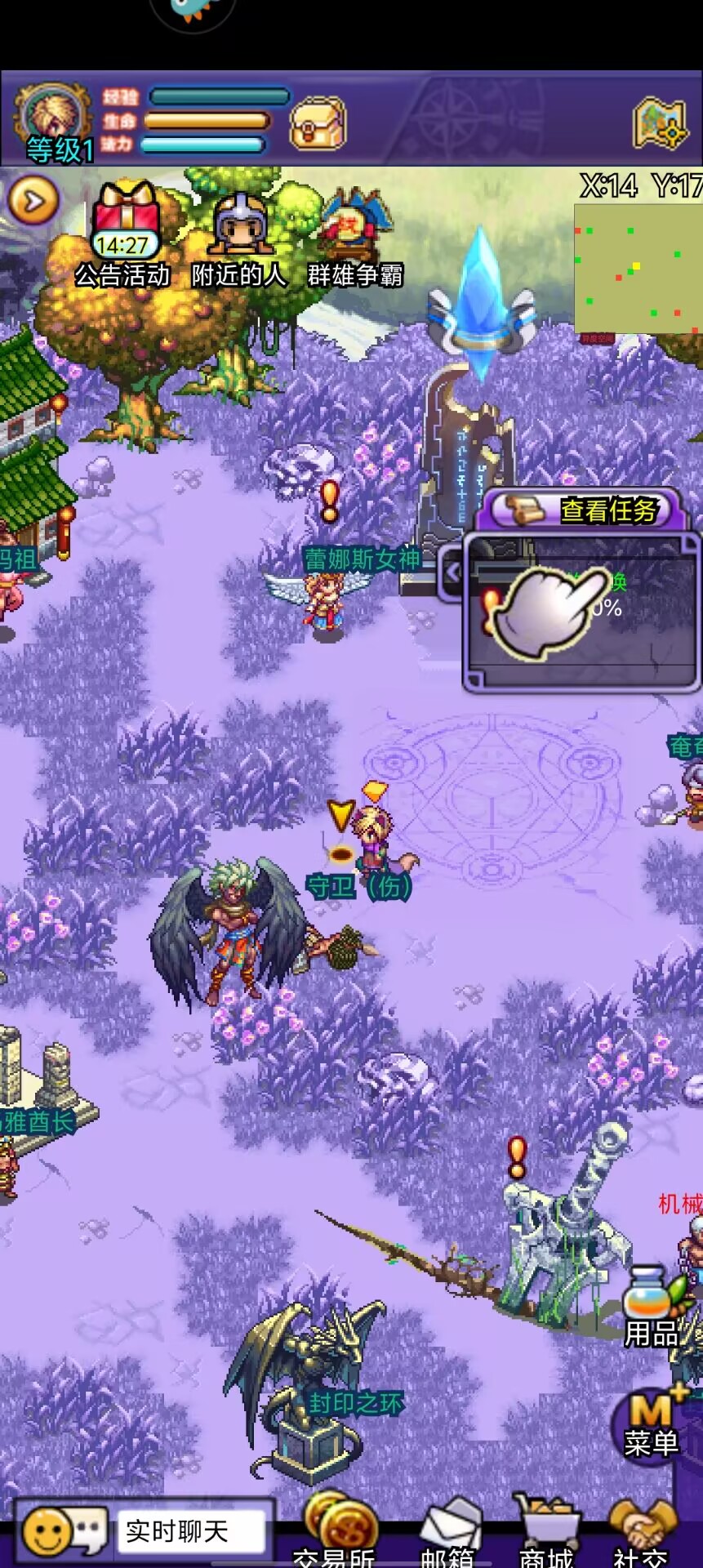The width and height of the screenshot is (703, 1568).
Task: Show 附近的人 nearby players
Action: point(240,233)
